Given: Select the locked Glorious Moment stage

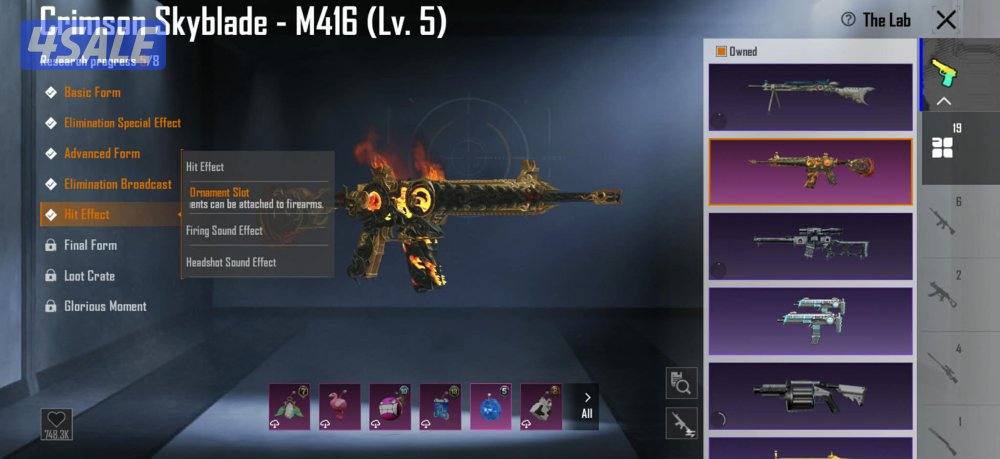Looking at the screenshot, I should [x=105, y=306].
